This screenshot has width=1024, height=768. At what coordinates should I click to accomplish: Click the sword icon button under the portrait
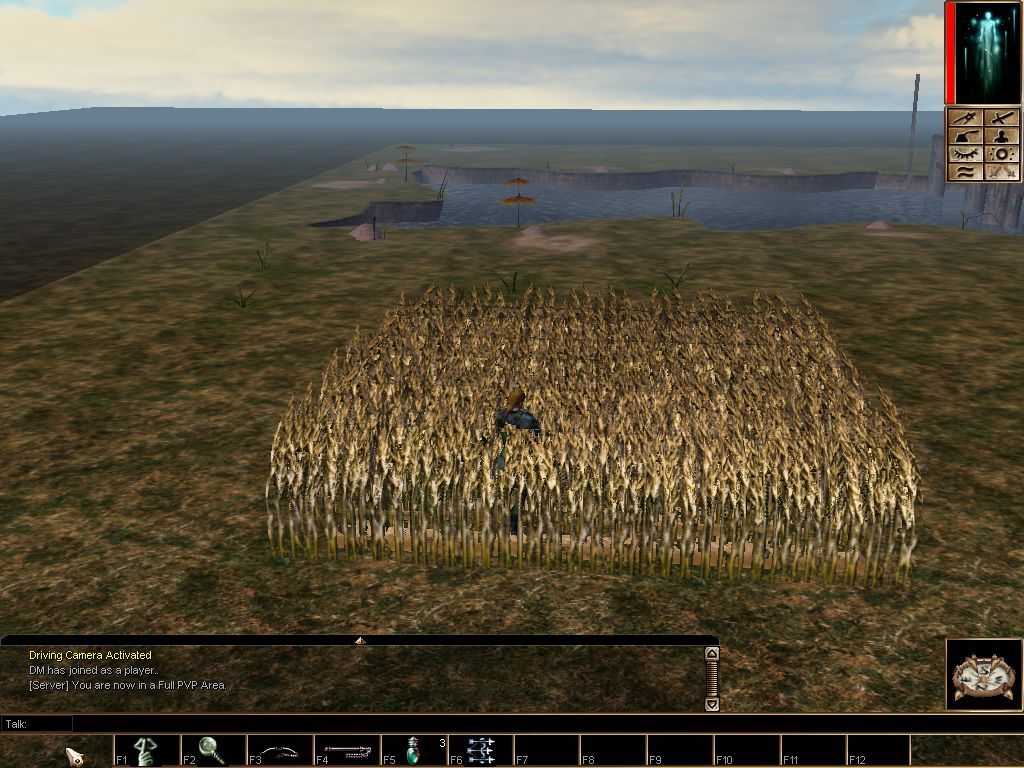(x=1003, y=118)
